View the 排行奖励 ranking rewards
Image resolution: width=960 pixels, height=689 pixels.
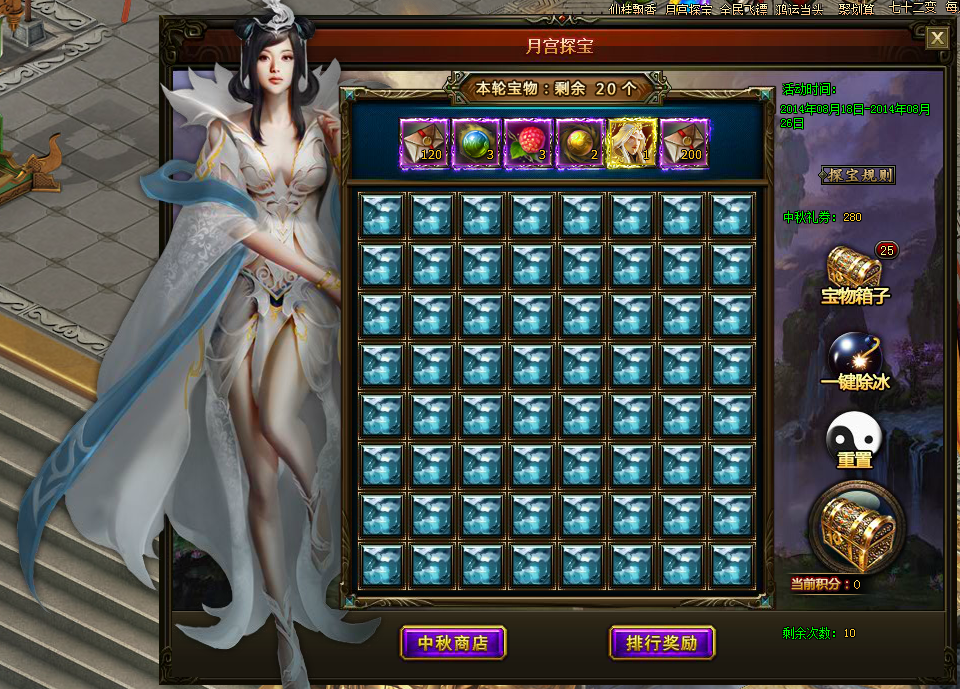click(x=661, y=642)
